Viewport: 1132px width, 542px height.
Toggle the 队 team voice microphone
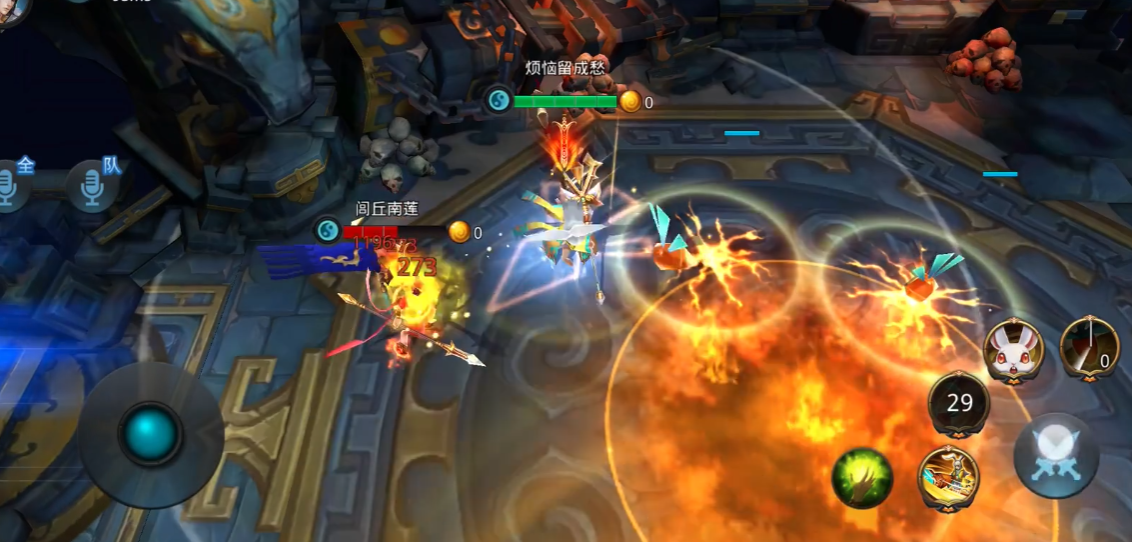(x=94, y=186)
